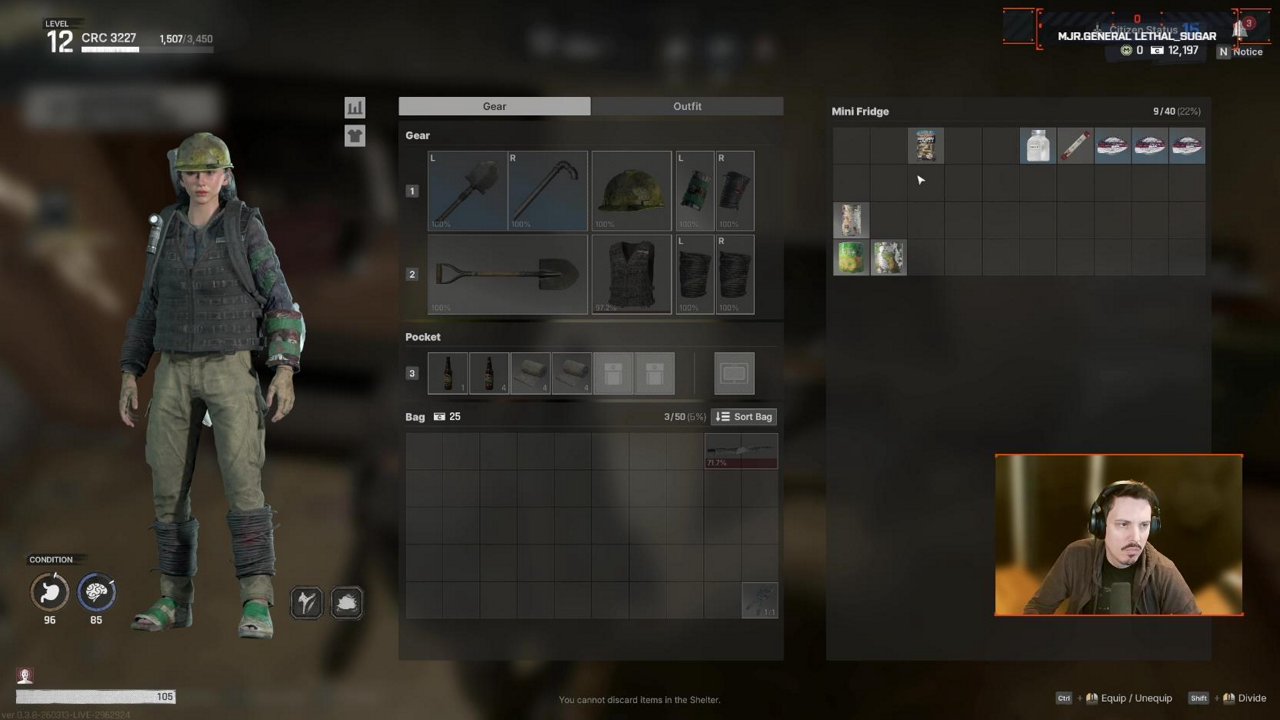This screenshot has height=720, width=1280.
Task: Select the green canned food in Mini Fridge
Action: tap(851, 257)
